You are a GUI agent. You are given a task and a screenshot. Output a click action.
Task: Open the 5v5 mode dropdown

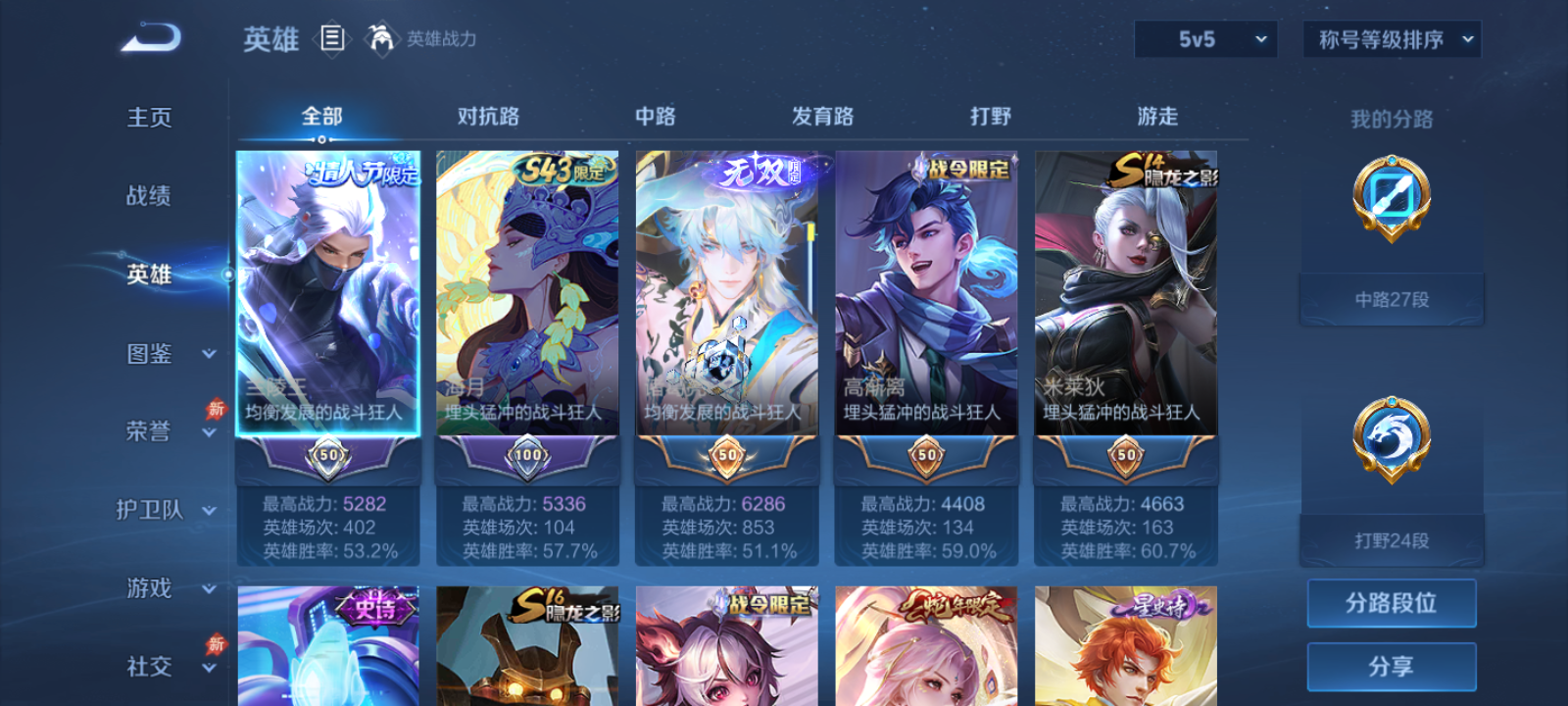[x=1205, y=40]
